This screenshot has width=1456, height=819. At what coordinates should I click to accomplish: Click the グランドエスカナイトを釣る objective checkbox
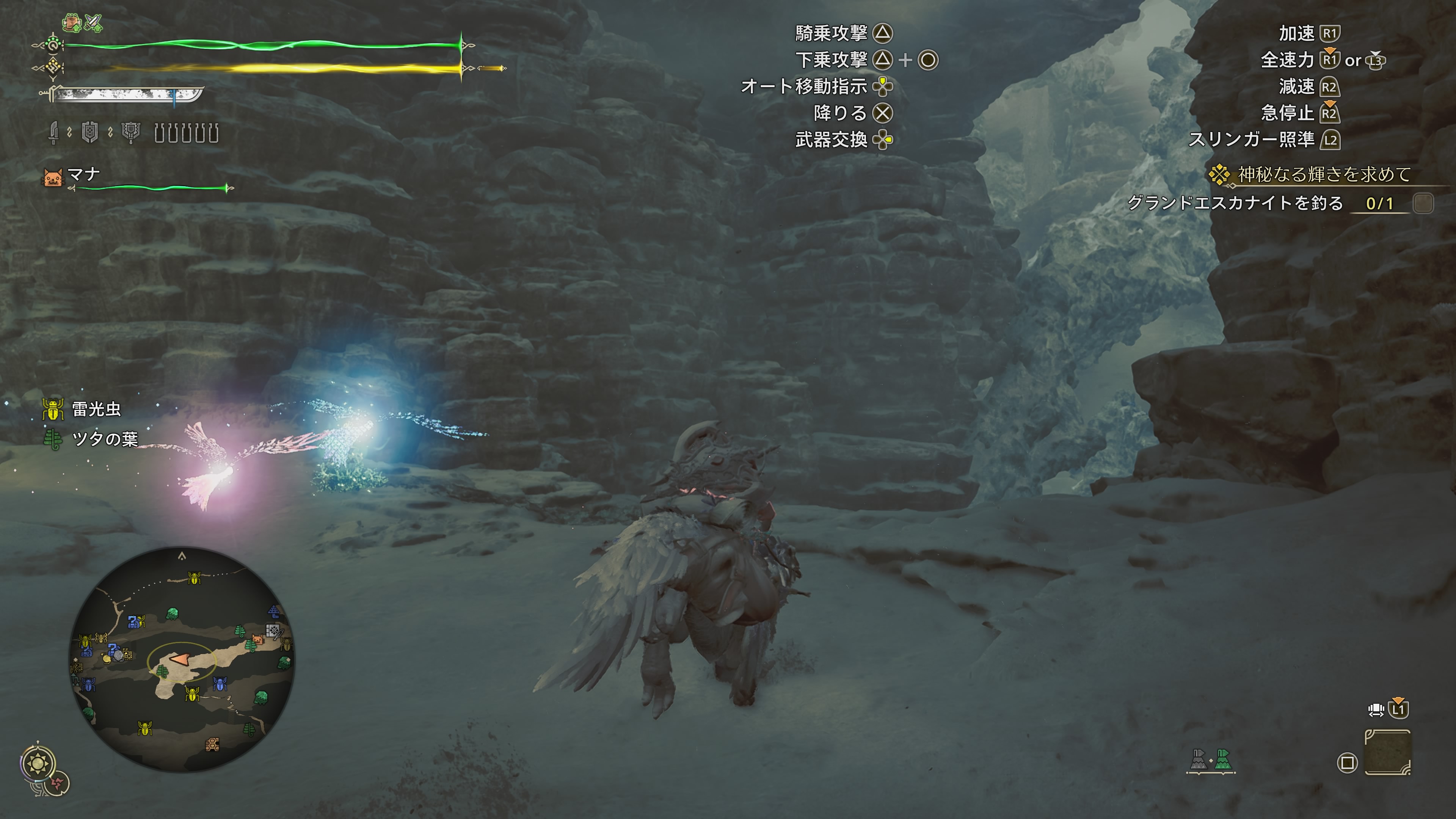(x=1423, y=203)
